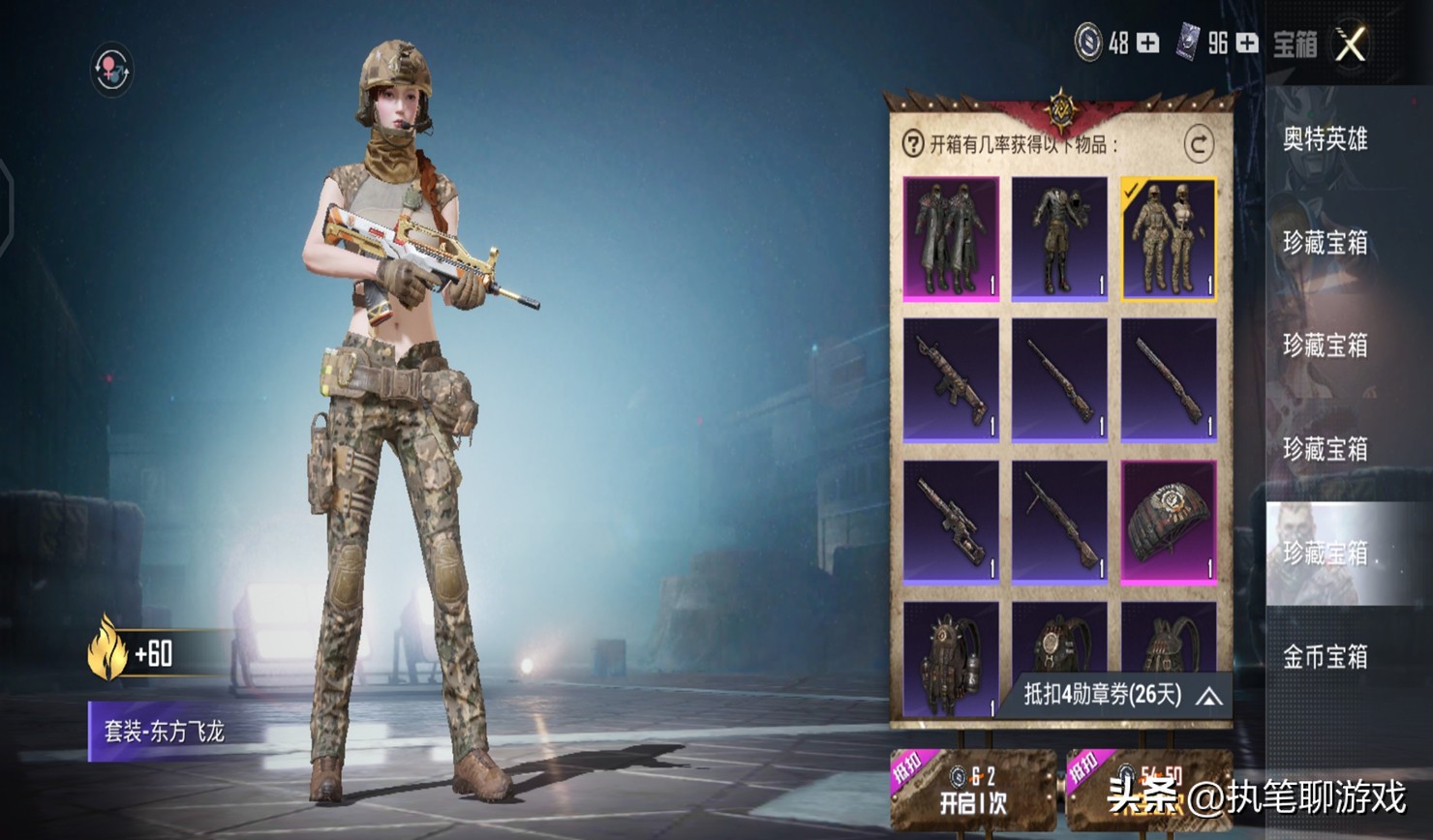
Task: Open the chest drop-rate help icon
Action: pos(912,144)
